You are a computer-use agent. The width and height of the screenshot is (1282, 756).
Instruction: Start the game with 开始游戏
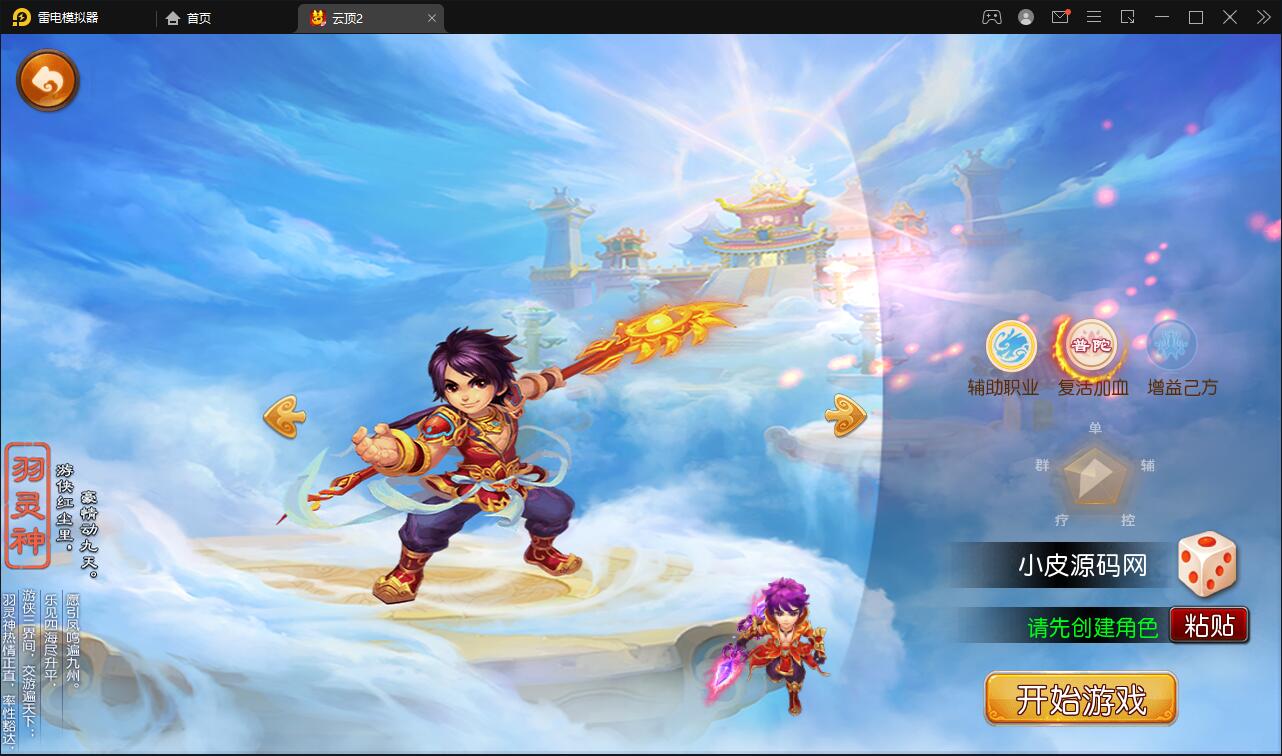point(1080,698)
